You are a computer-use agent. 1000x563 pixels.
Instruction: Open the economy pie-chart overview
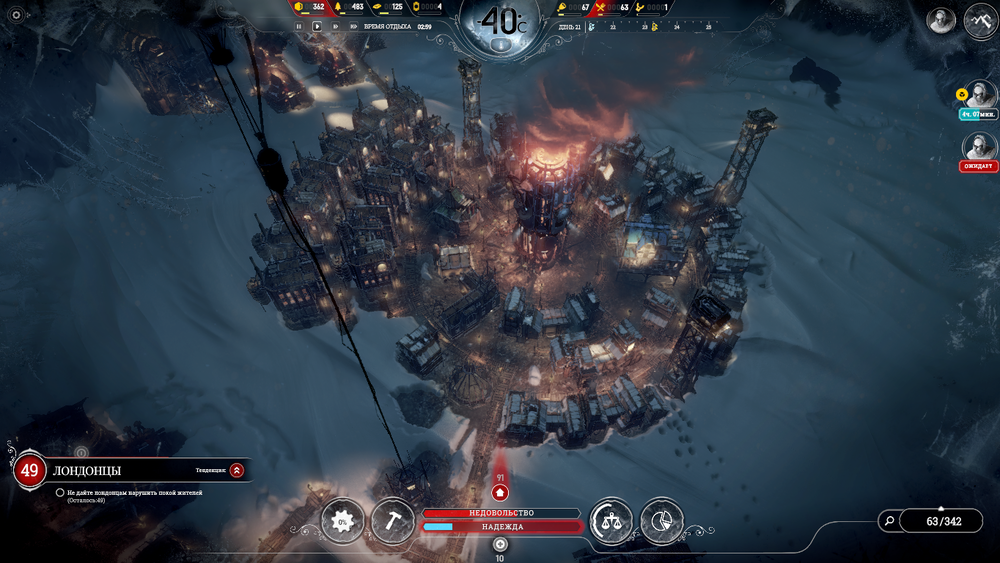pos(661,521)
